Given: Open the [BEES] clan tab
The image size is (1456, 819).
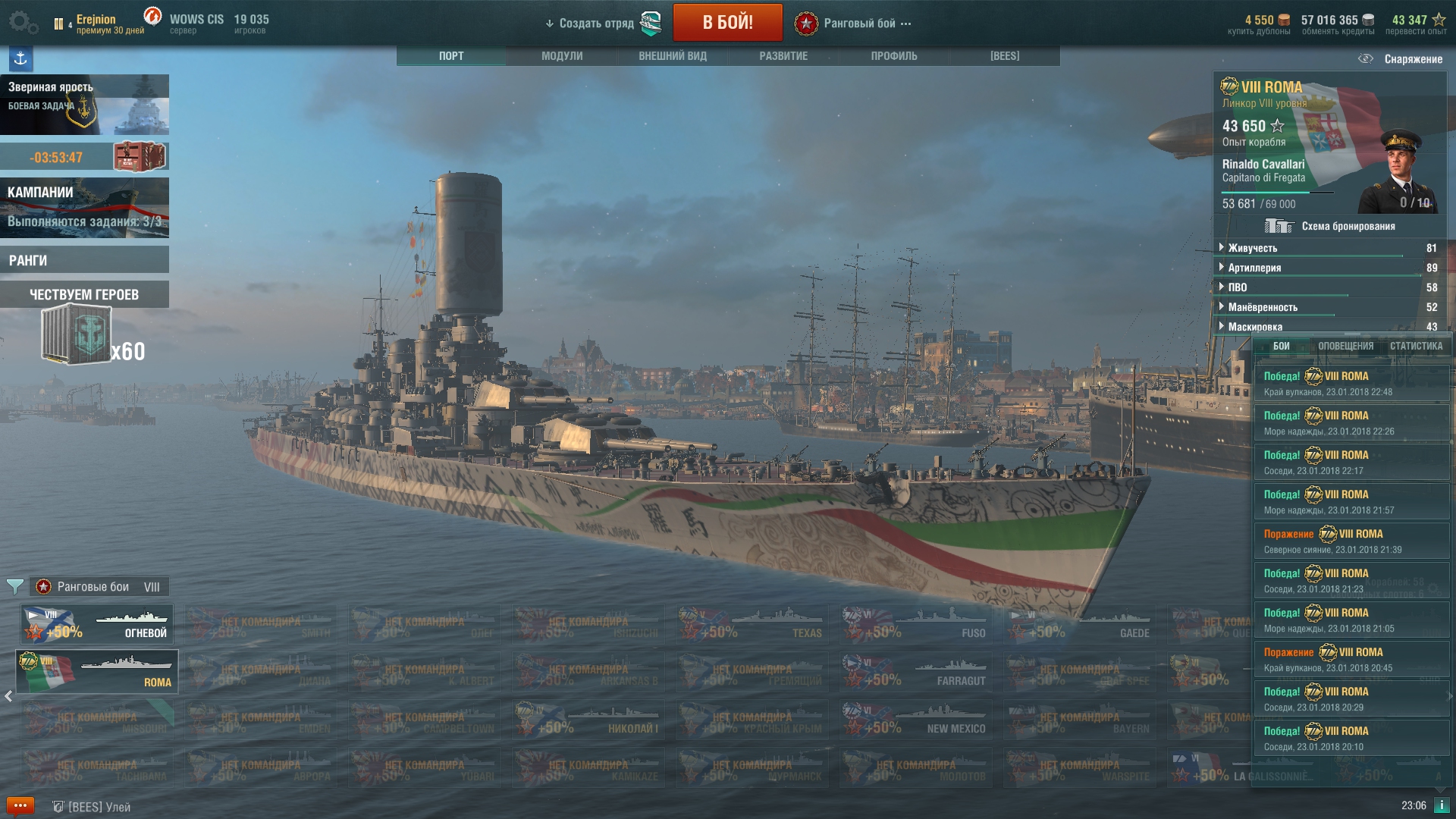Looking at the screenshot, I should [1005, 56].
